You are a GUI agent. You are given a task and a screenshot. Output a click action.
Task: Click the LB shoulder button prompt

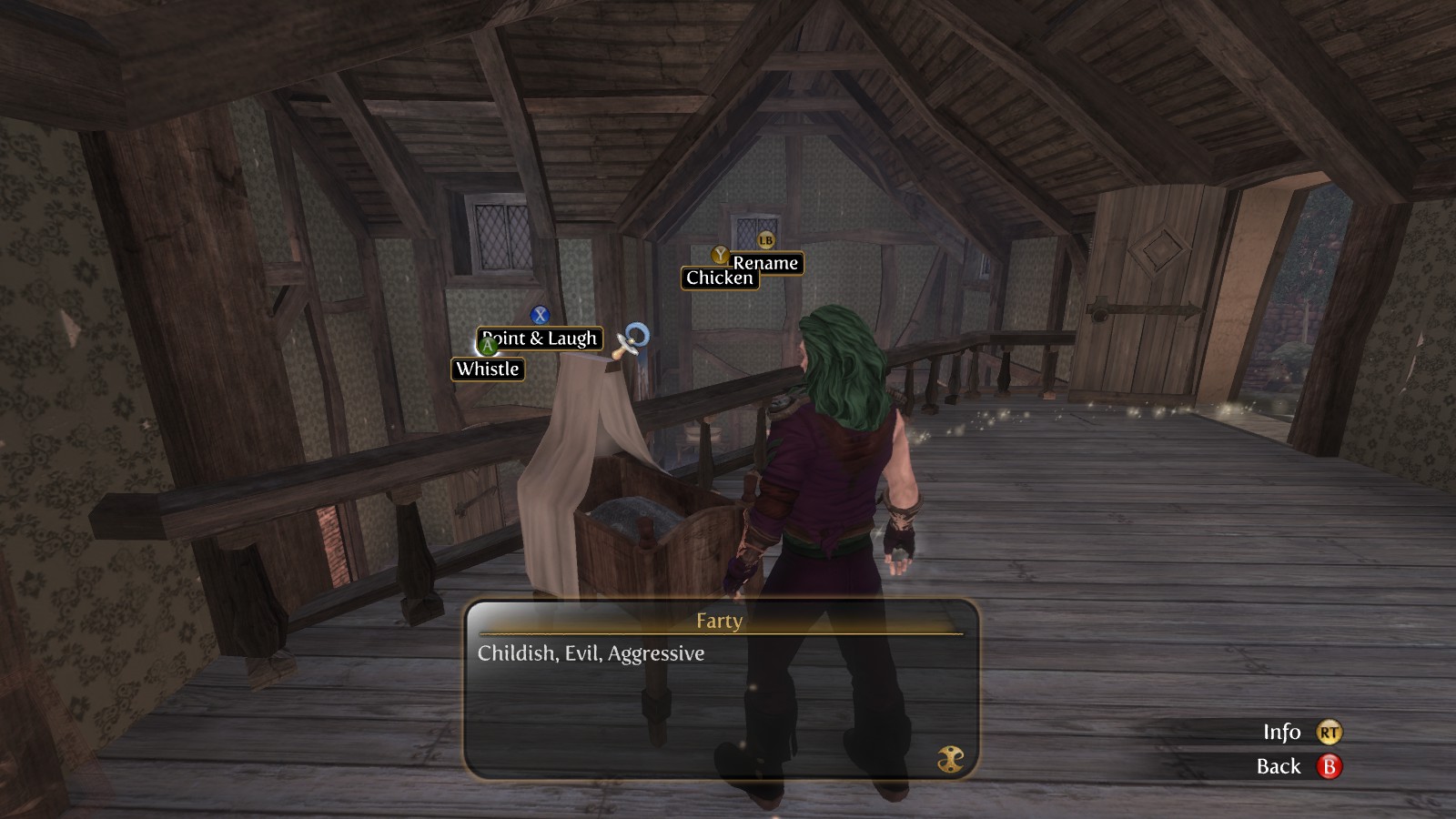coord(764,240)
